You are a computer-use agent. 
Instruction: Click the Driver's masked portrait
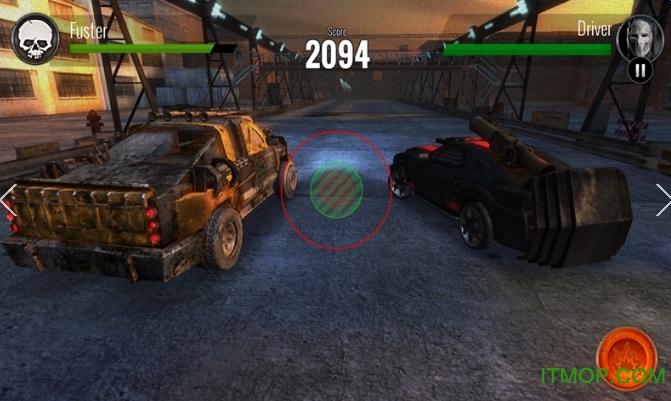click(640, 37)
